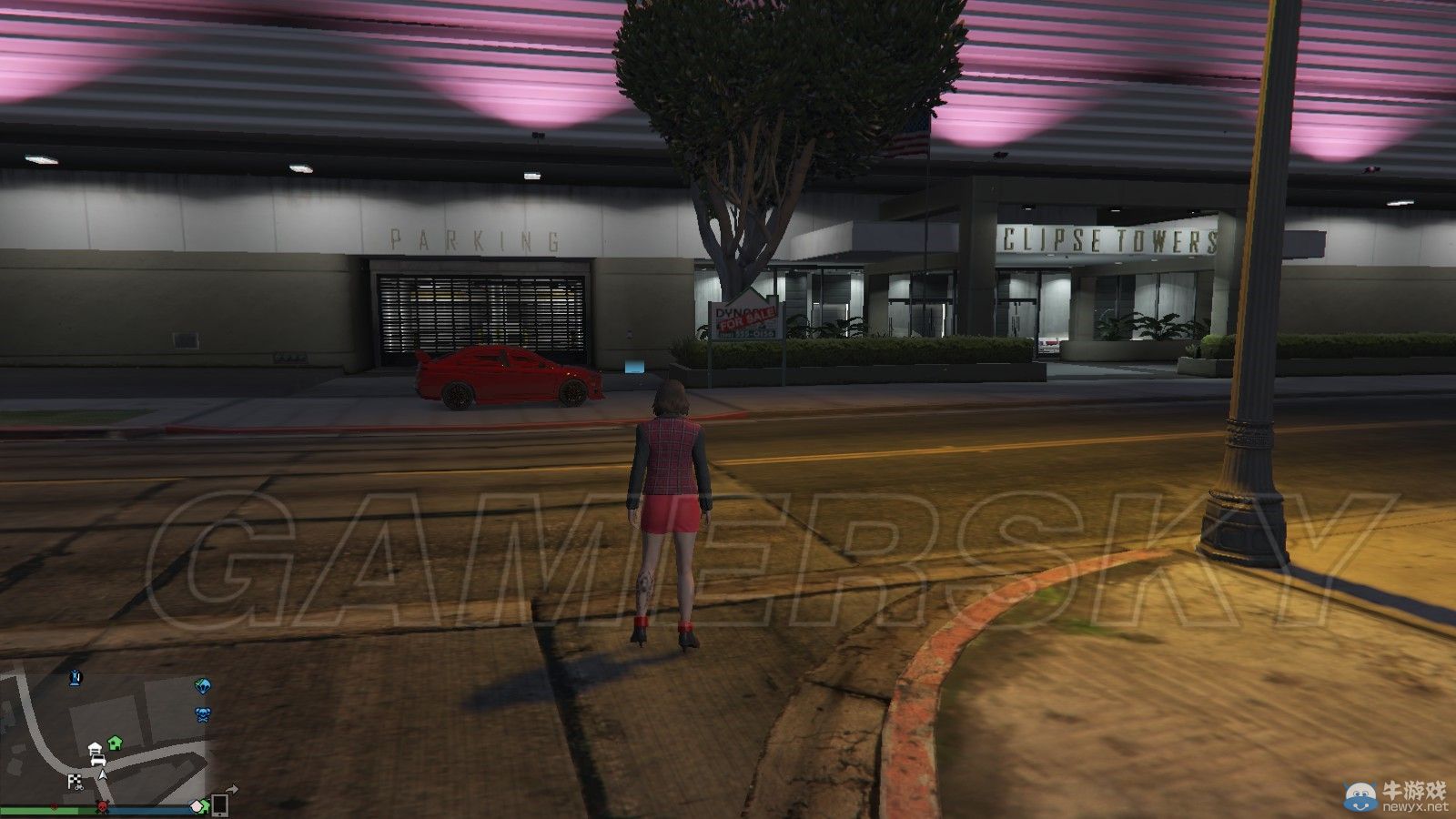Click the parking garage shutter gate
Screen dimensions: 1456x819
482,314
